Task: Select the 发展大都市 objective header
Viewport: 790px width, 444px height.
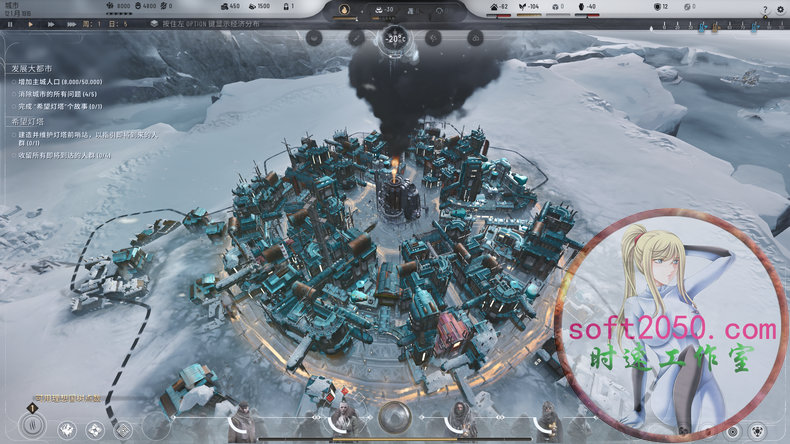Action: pyautogui.click(x=31, y=68)
